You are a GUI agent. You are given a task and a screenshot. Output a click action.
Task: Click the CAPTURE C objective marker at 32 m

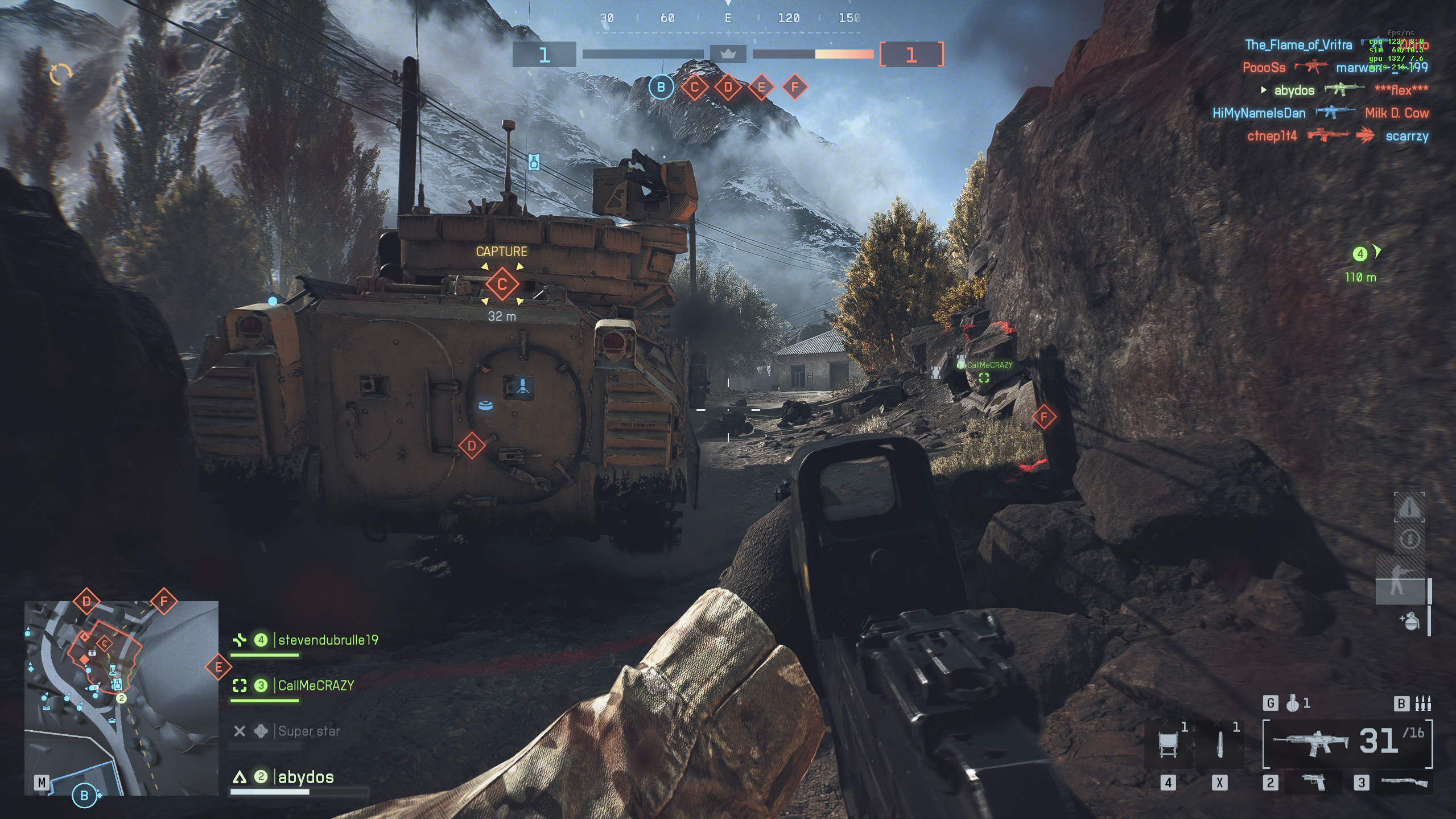(502, 284)
